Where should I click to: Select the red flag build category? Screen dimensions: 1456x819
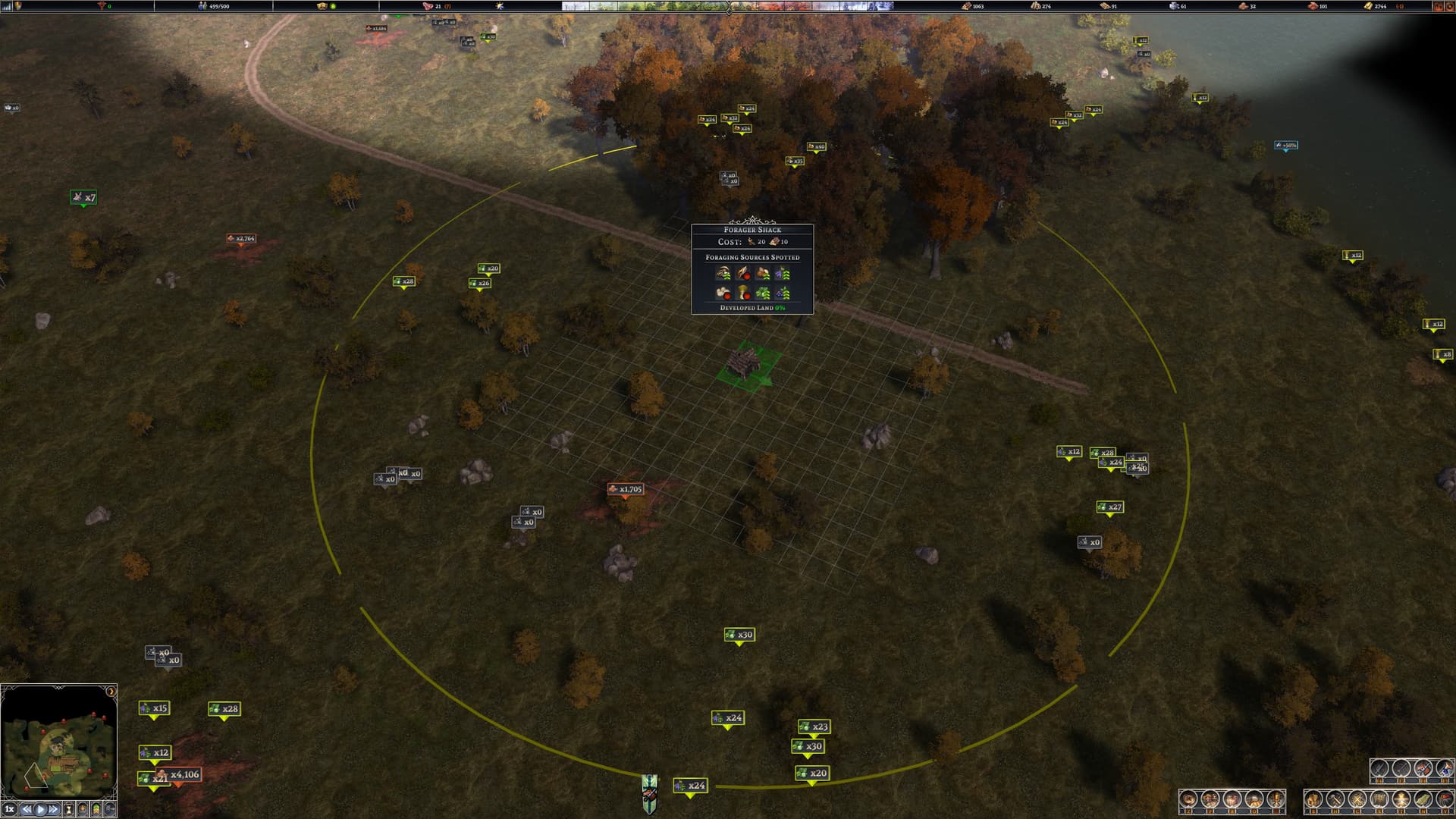pos(1444,799)
